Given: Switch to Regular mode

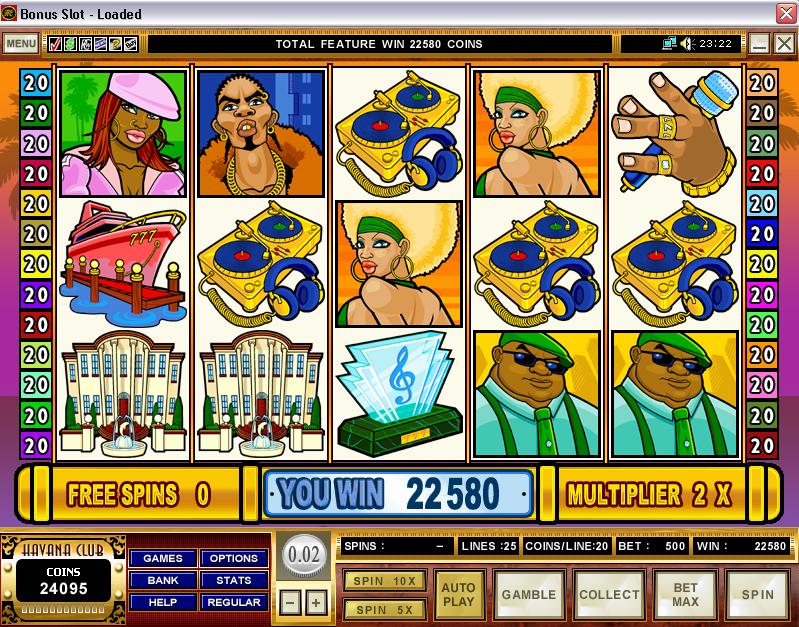Looking at the screenshot, I should pos(234,602).
